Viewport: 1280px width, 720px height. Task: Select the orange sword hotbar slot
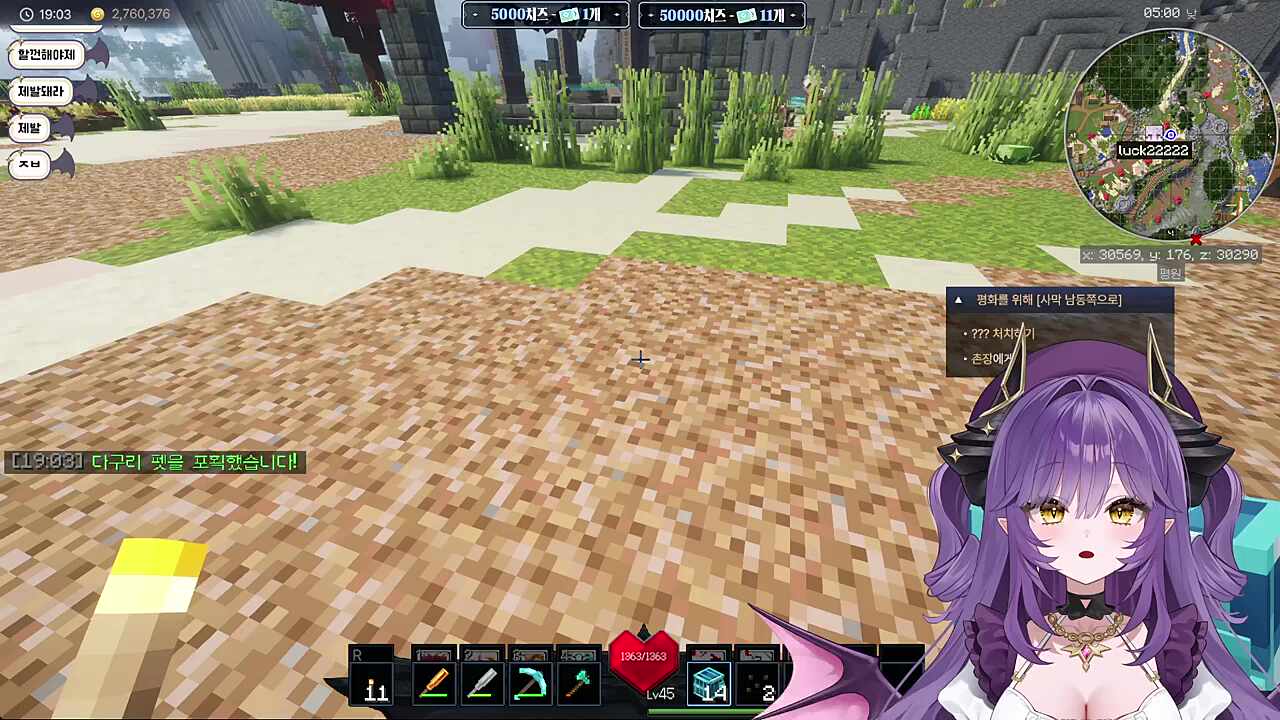(434, 684)
